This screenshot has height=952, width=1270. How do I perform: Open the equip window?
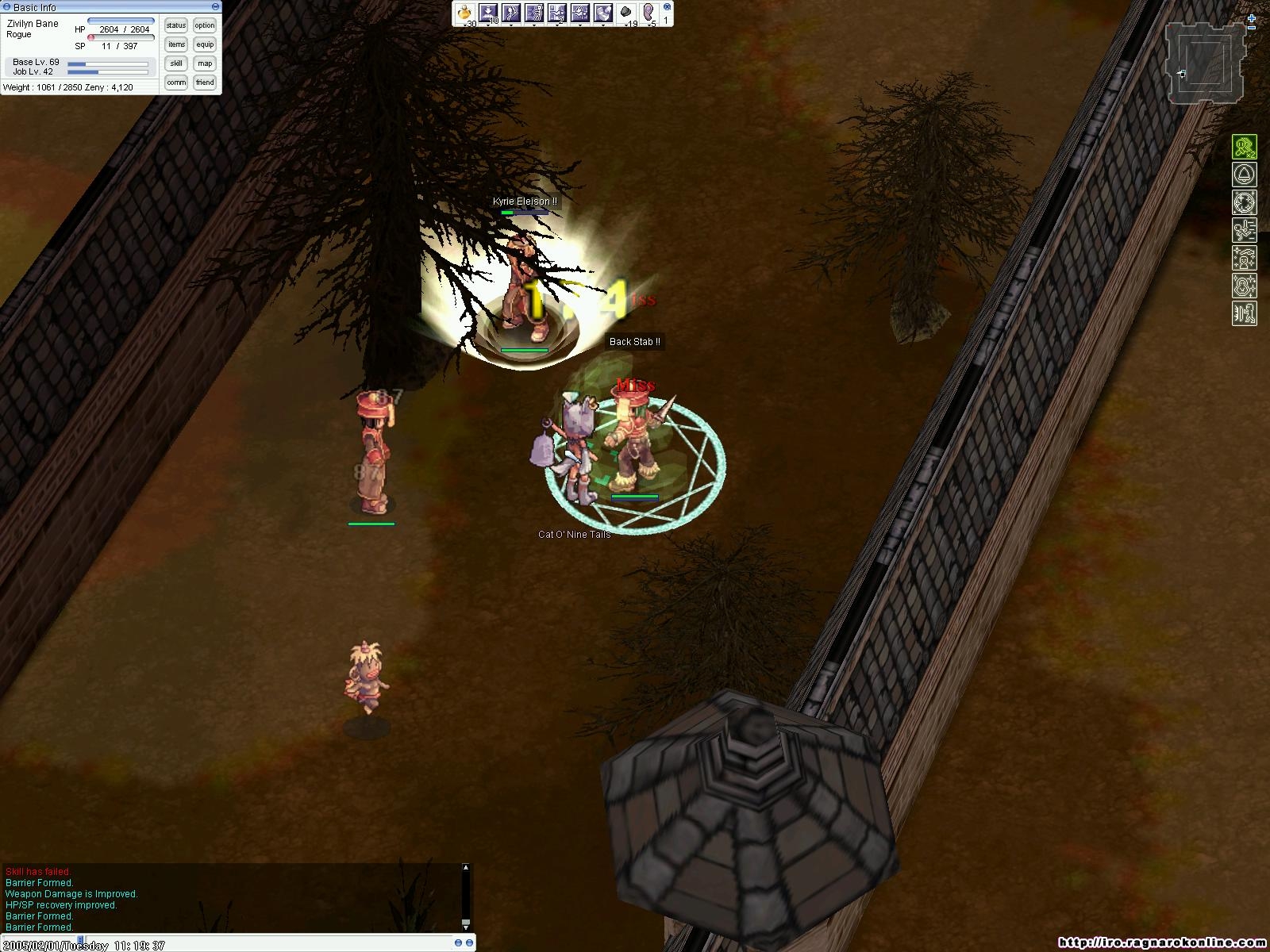(205, 44)
